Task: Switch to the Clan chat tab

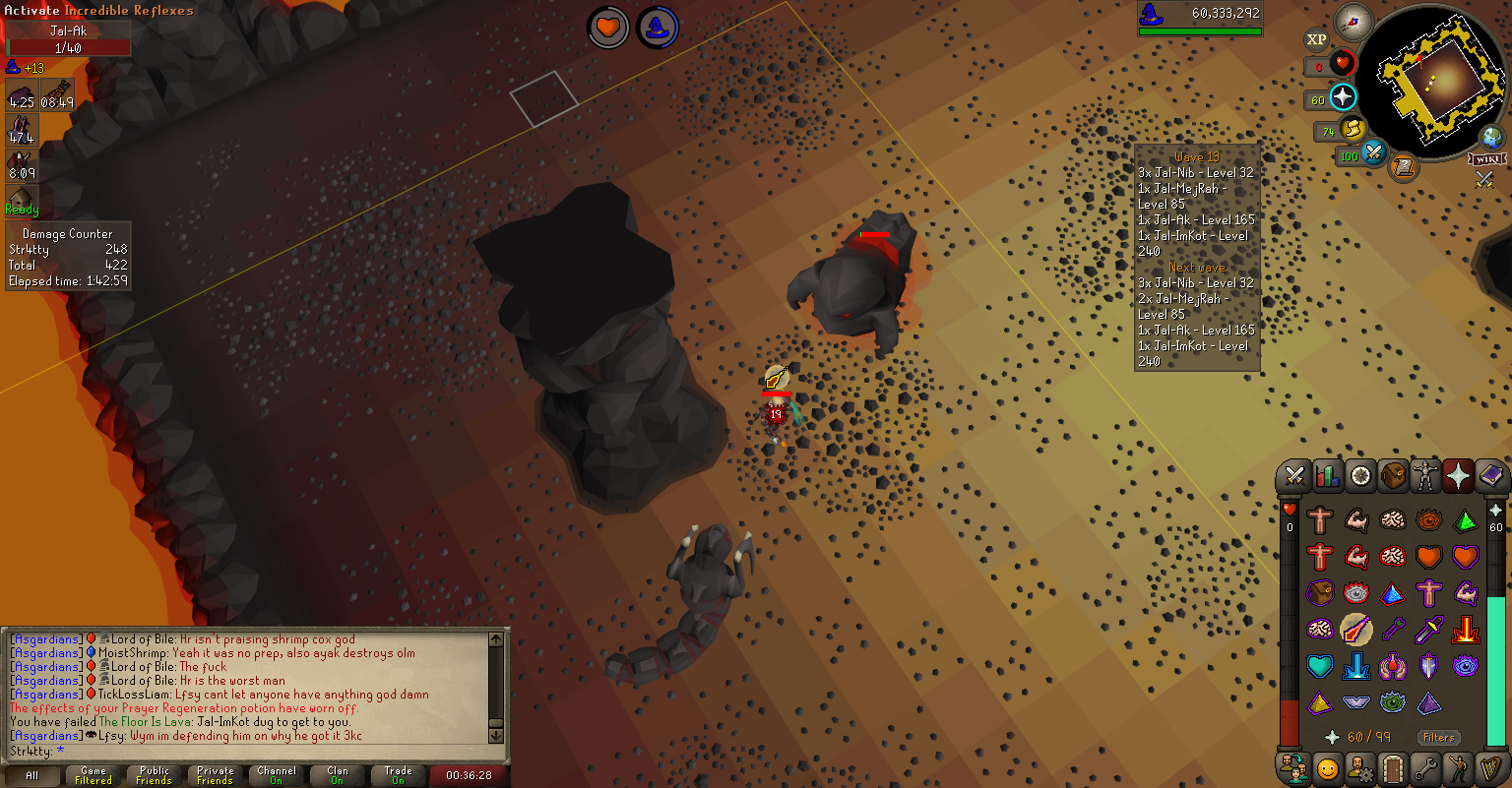Action: (x=338, y=775)
